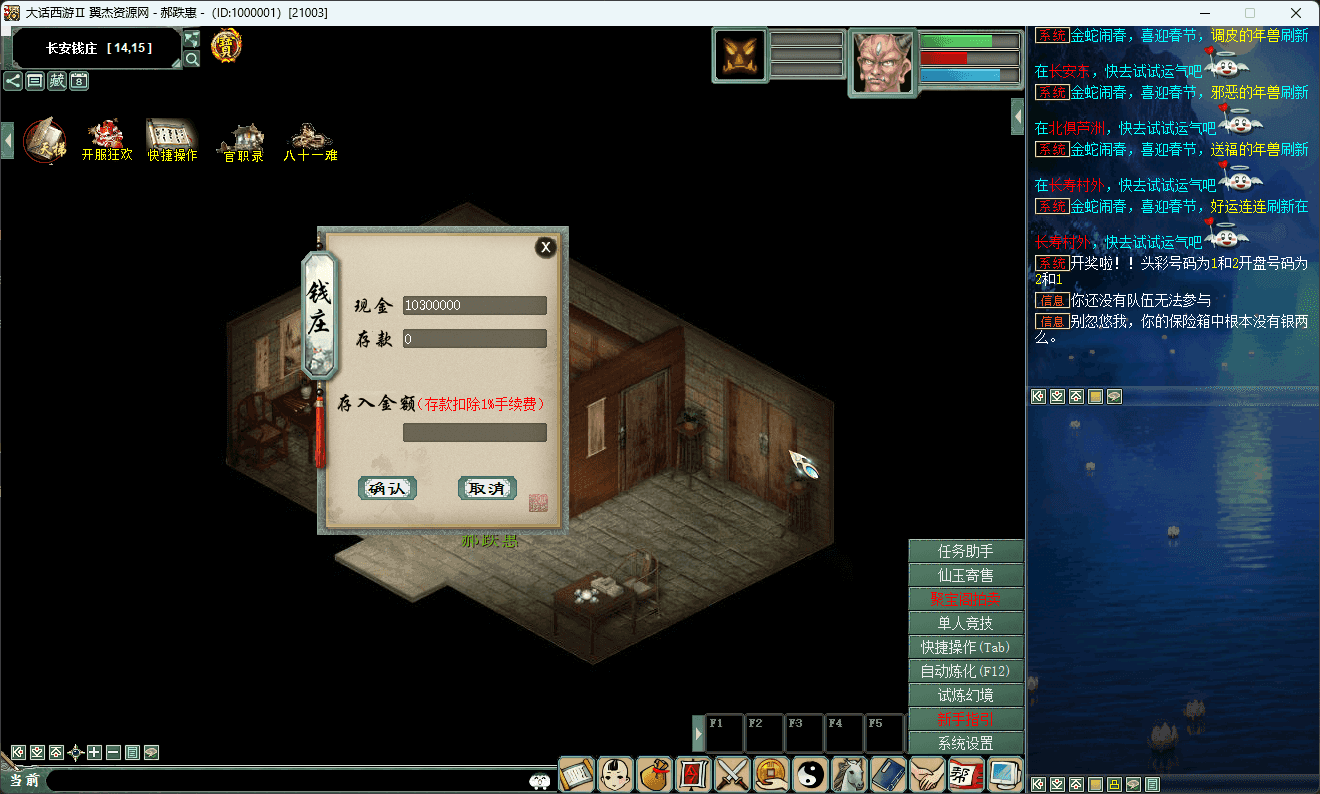Screen dimensions: 1320x794
Task: Click the magnifier search button beside map name
Action: [x=192, y=59]
